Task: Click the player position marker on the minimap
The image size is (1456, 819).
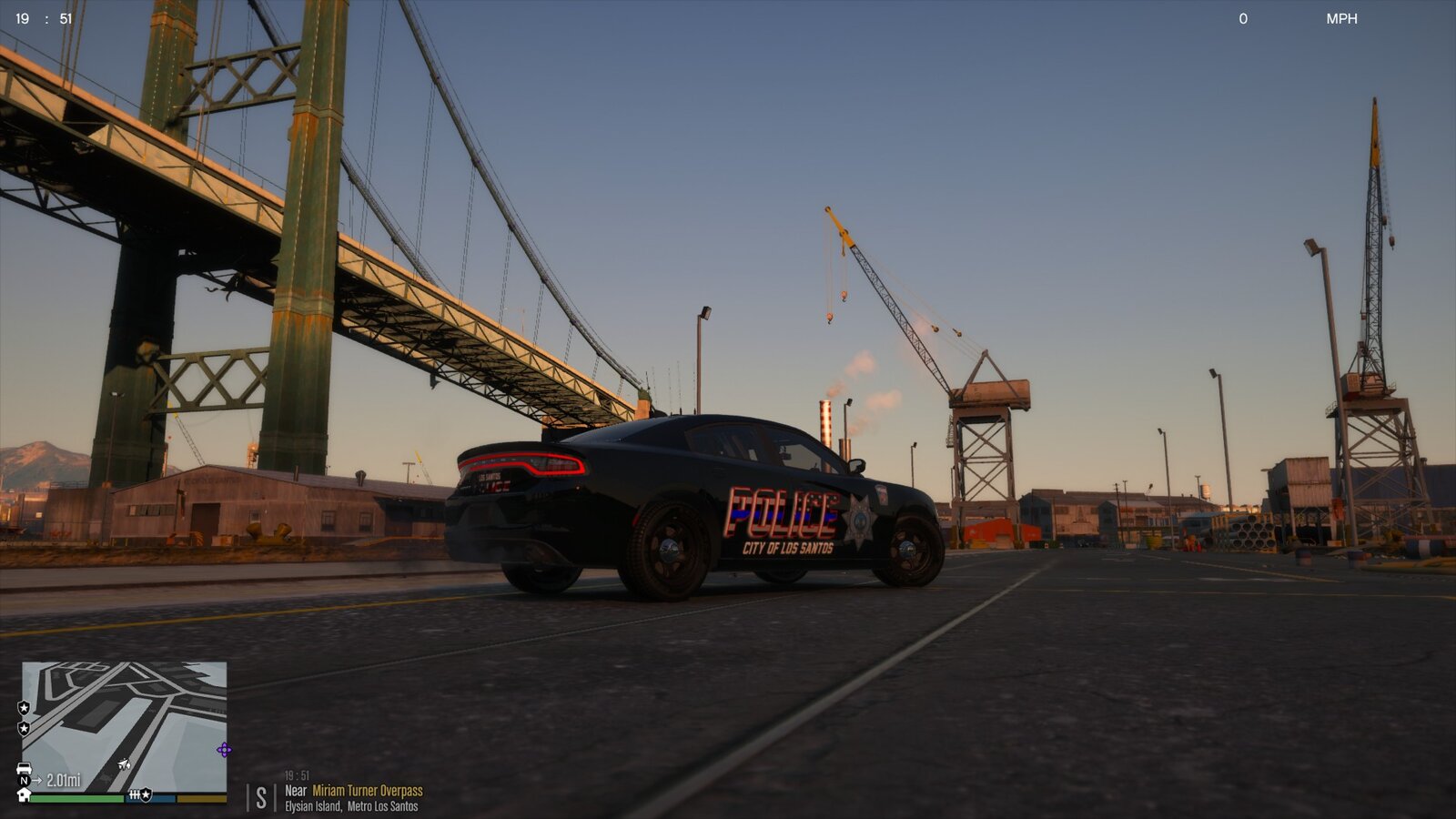Action: tap(124, 763)
